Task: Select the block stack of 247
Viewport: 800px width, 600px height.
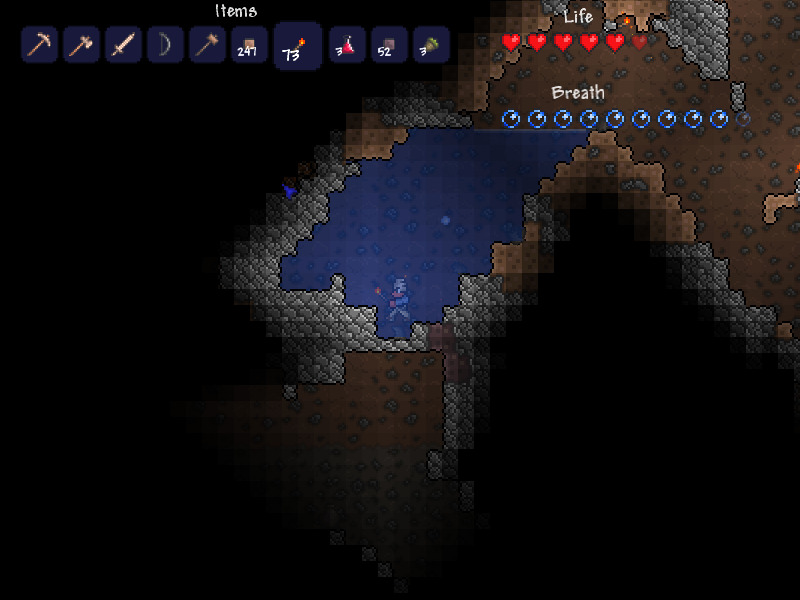Action: click(250, 45)
